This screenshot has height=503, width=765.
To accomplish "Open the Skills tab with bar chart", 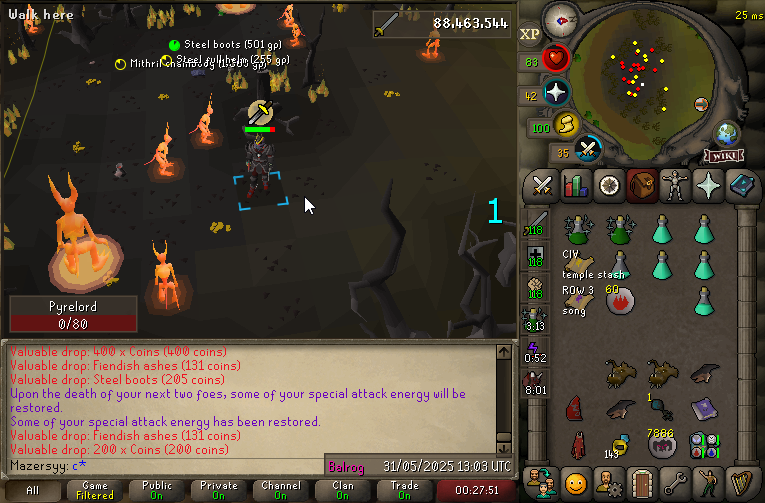I will [x=575, y=185].
